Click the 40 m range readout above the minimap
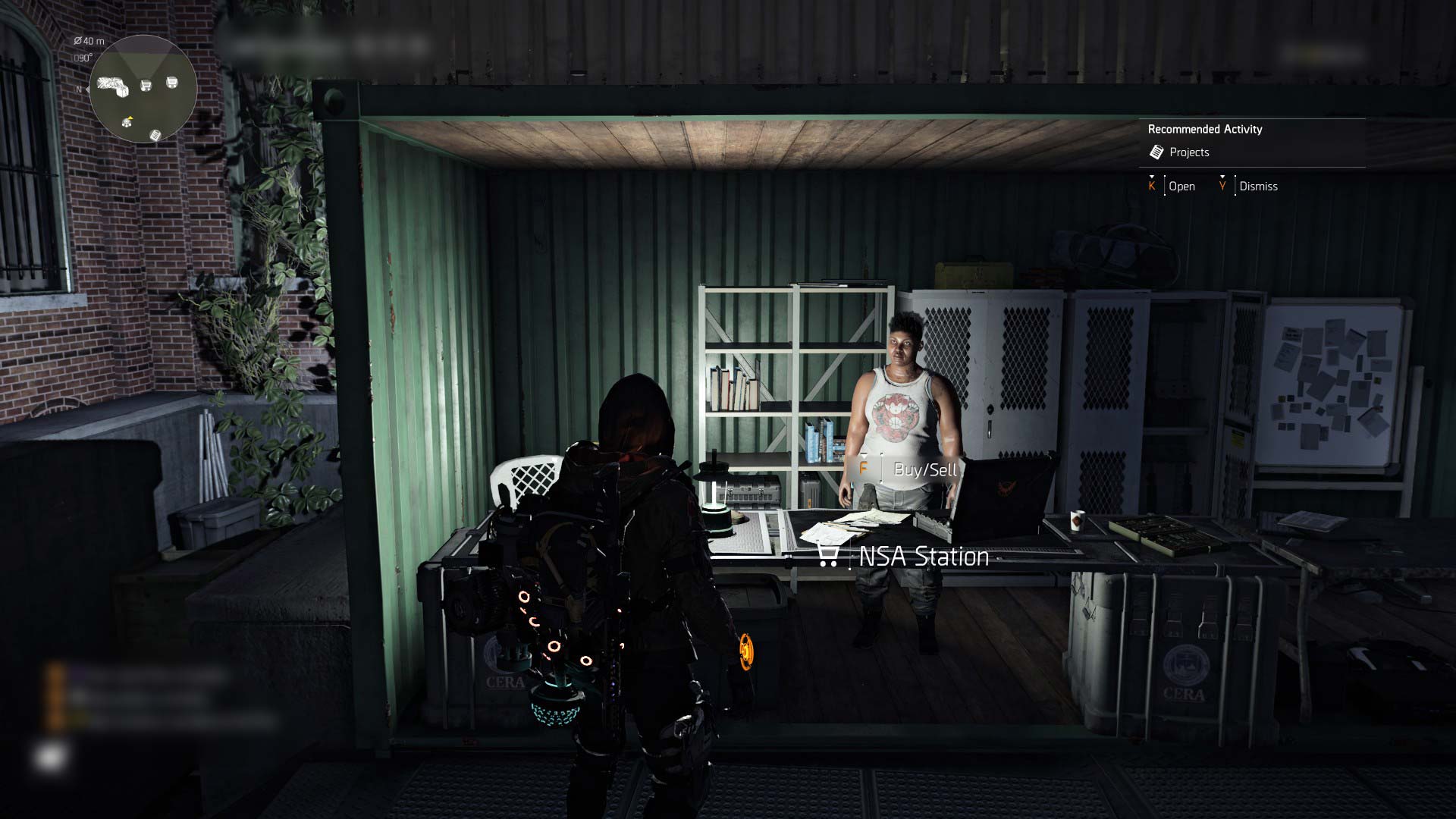 coord(91,42)
